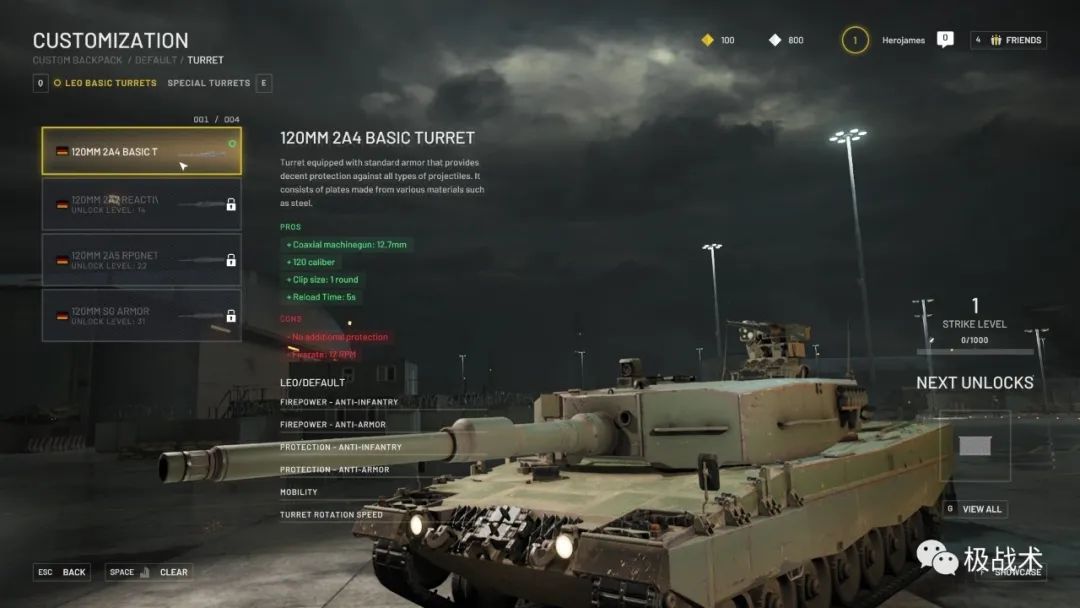Open the Special Turrets tab

pos(208,83)
